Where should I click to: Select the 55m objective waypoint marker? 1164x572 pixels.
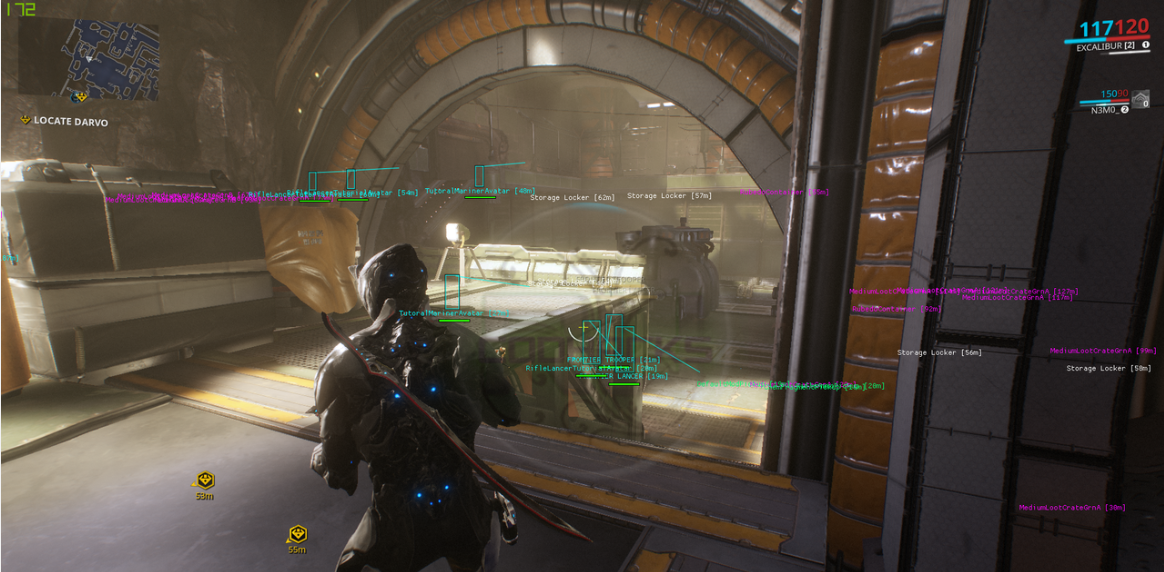297,535
